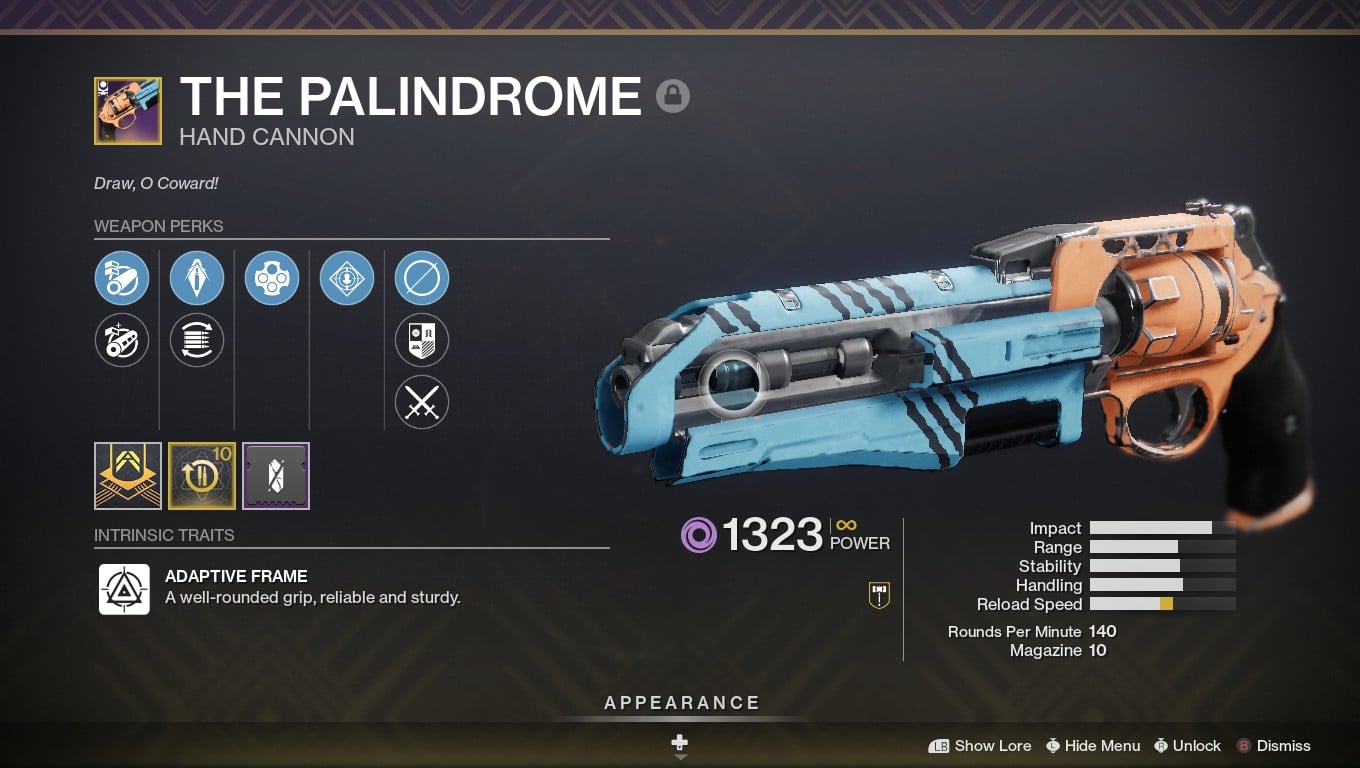1360x768 pixels.
Task: Select the highlighted barrel perk in the first column
Action: click(122, 278)
